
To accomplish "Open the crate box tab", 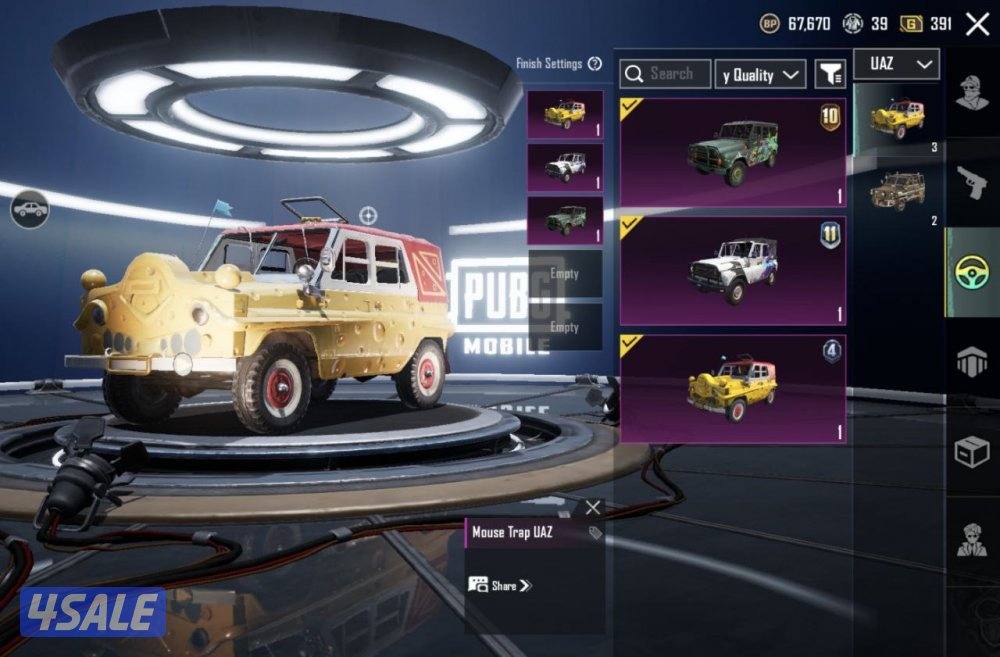I will [x=972, y=453].
